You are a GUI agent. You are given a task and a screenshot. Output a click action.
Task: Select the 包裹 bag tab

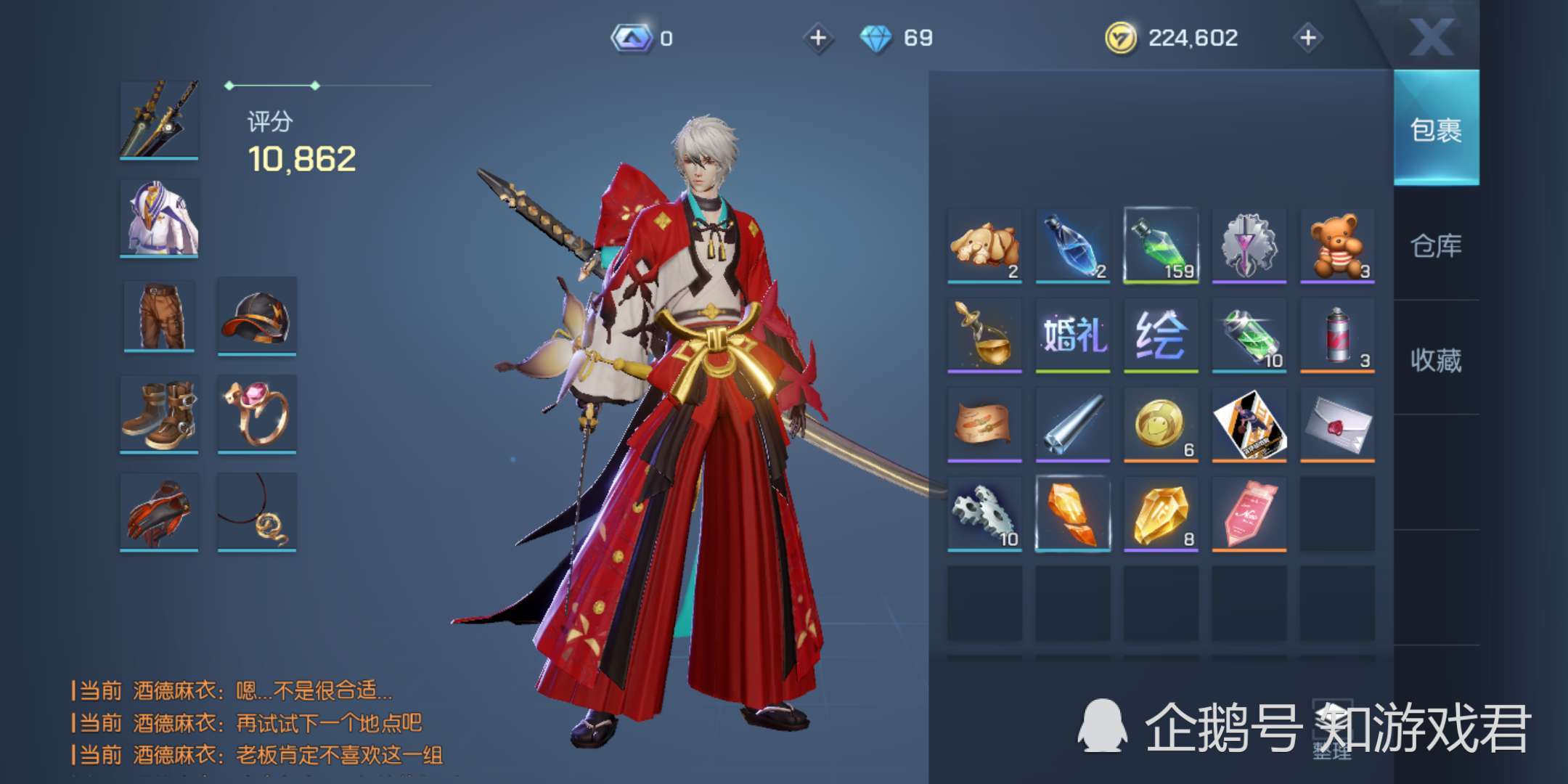pos(1436,130)
